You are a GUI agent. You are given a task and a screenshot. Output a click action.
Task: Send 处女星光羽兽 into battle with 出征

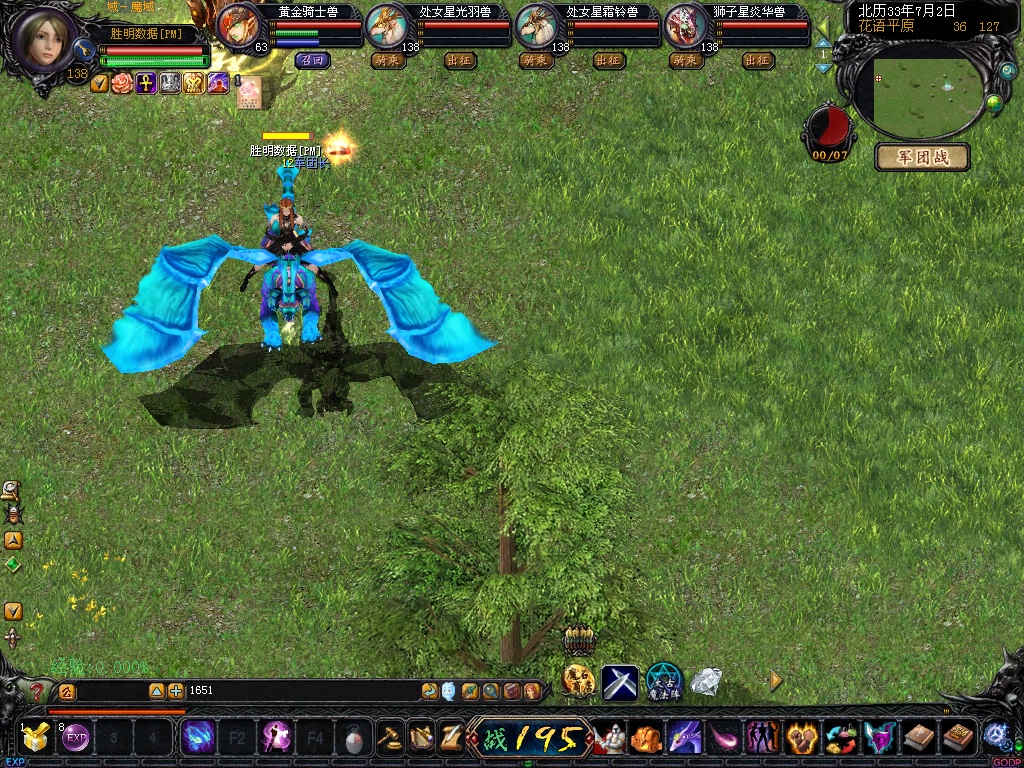(x=460, y=60)
